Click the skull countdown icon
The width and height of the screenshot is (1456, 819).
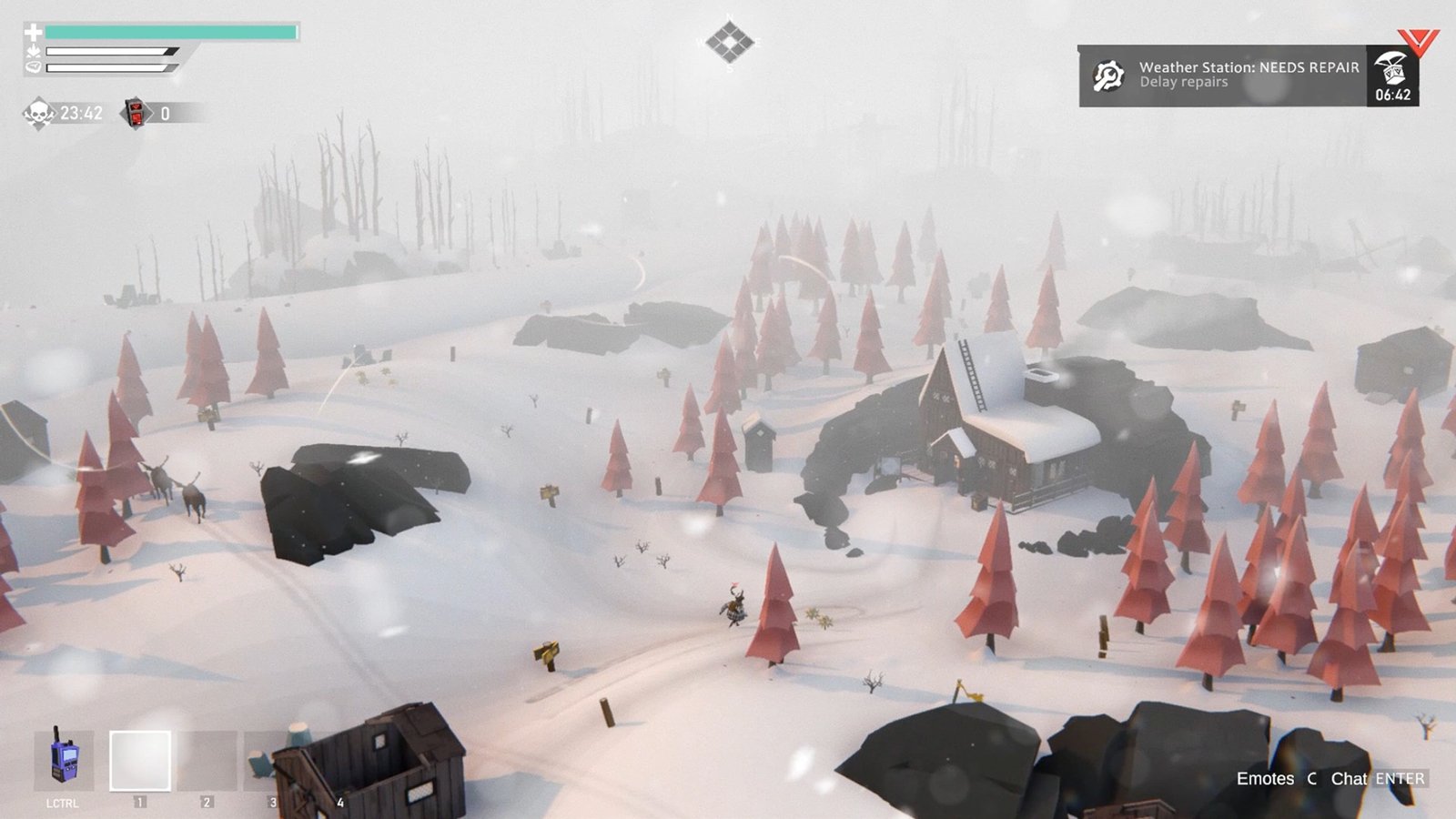pyautogui.click(x=38, y=113)
